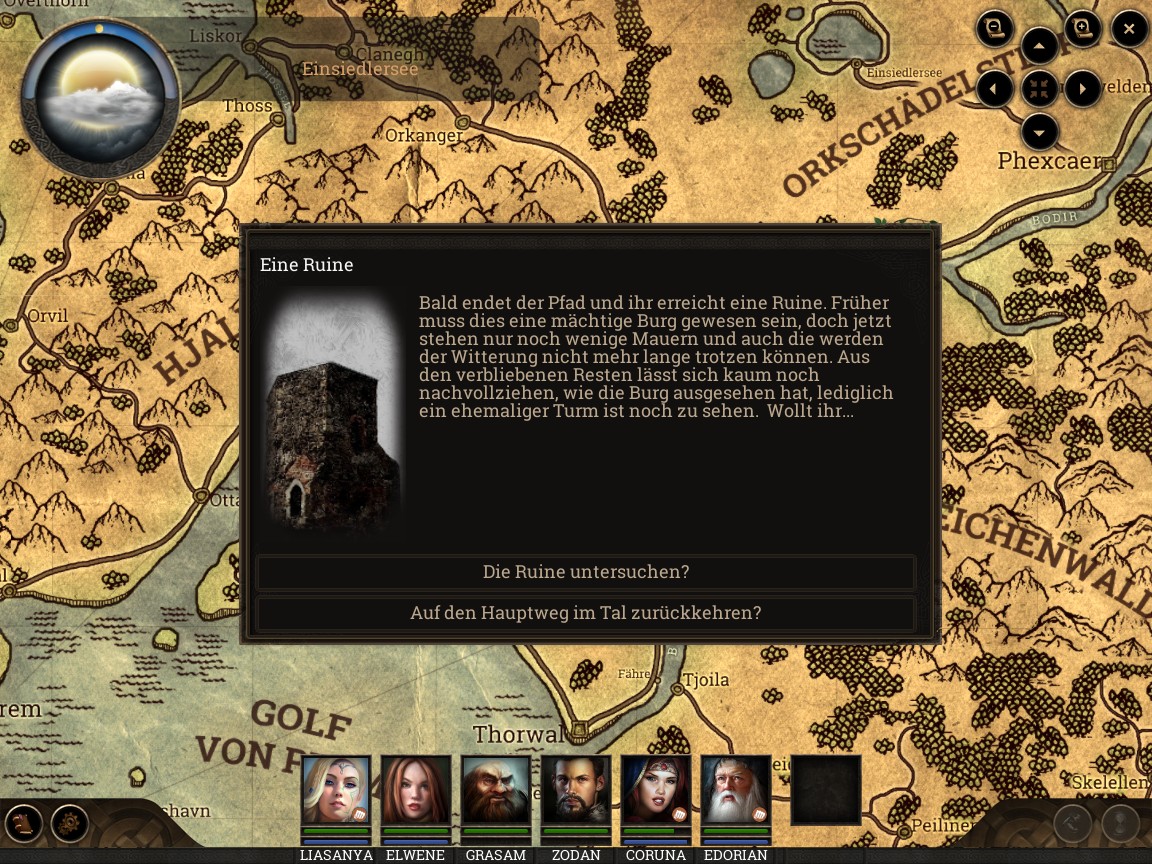Zoom in the map with plus scroll
Image resolution: width=1152 pixels, height=864 pixels.
pyautogui.click(x=1083, y=28)
